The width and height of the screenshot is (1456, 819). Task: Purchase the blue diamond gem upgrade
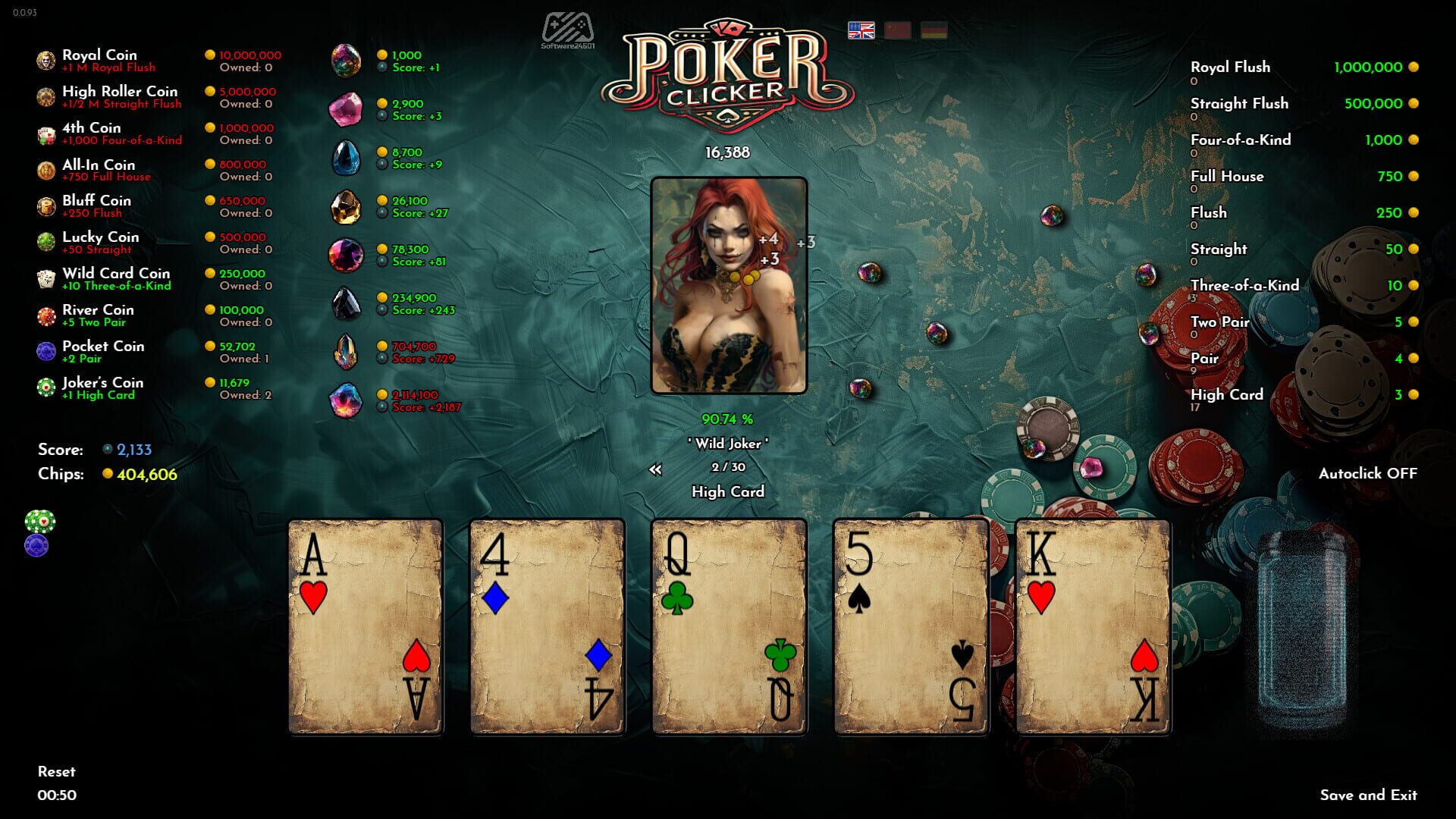pos(347,158)
